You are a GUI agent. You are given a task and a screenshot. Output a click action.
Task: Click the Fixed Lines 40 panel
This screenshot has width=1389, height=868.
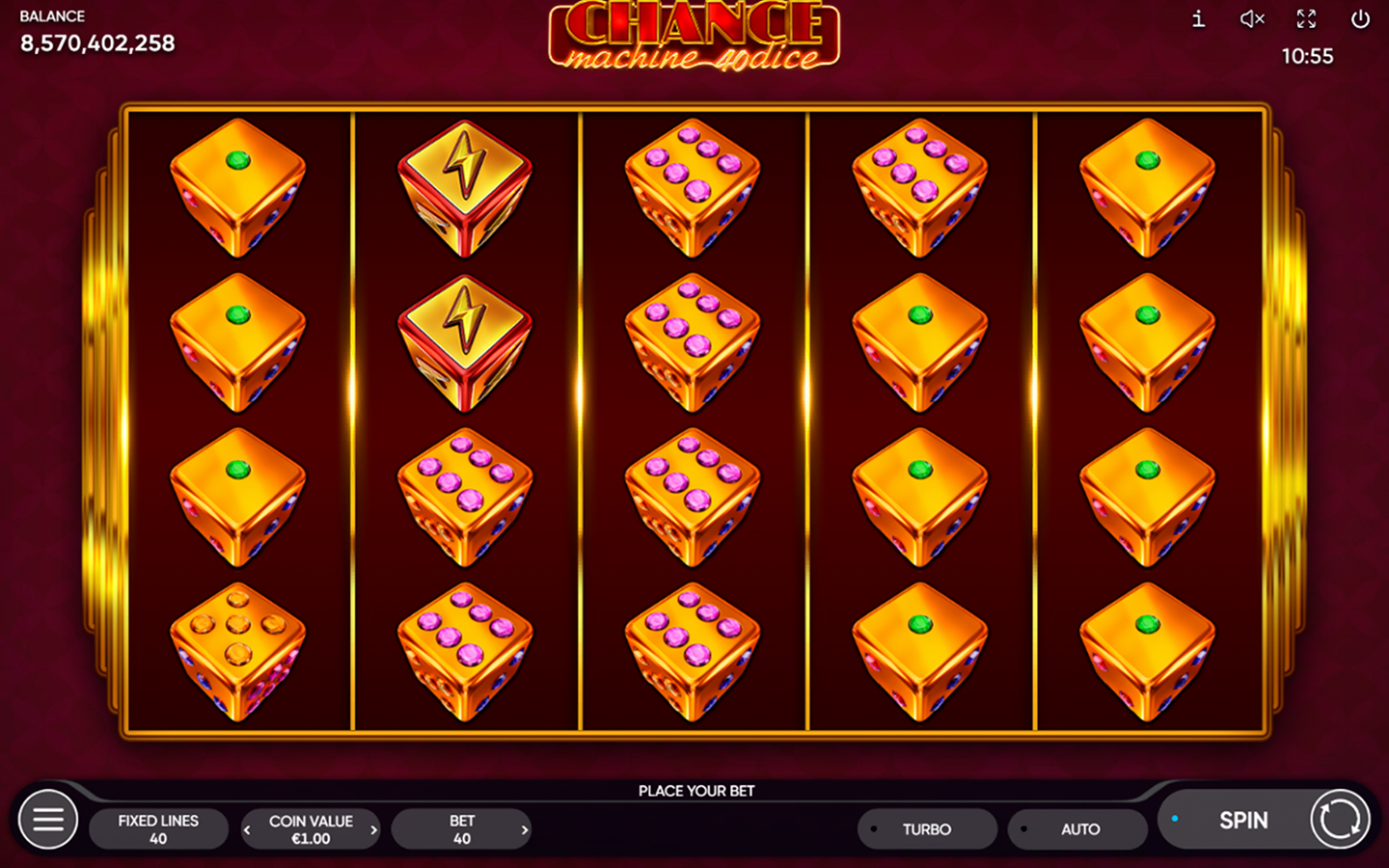click(158, 829)
